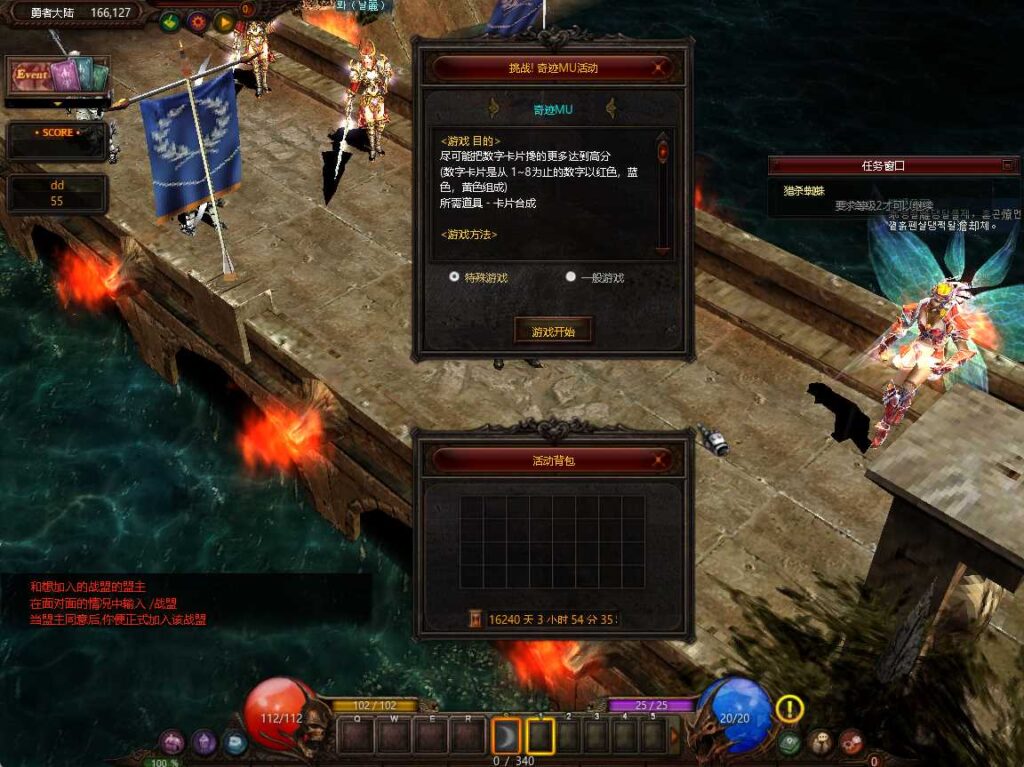Viewport: 1024px width, 767px height.
Task: Click the red swirl menu icon
Action: [851, 742]
